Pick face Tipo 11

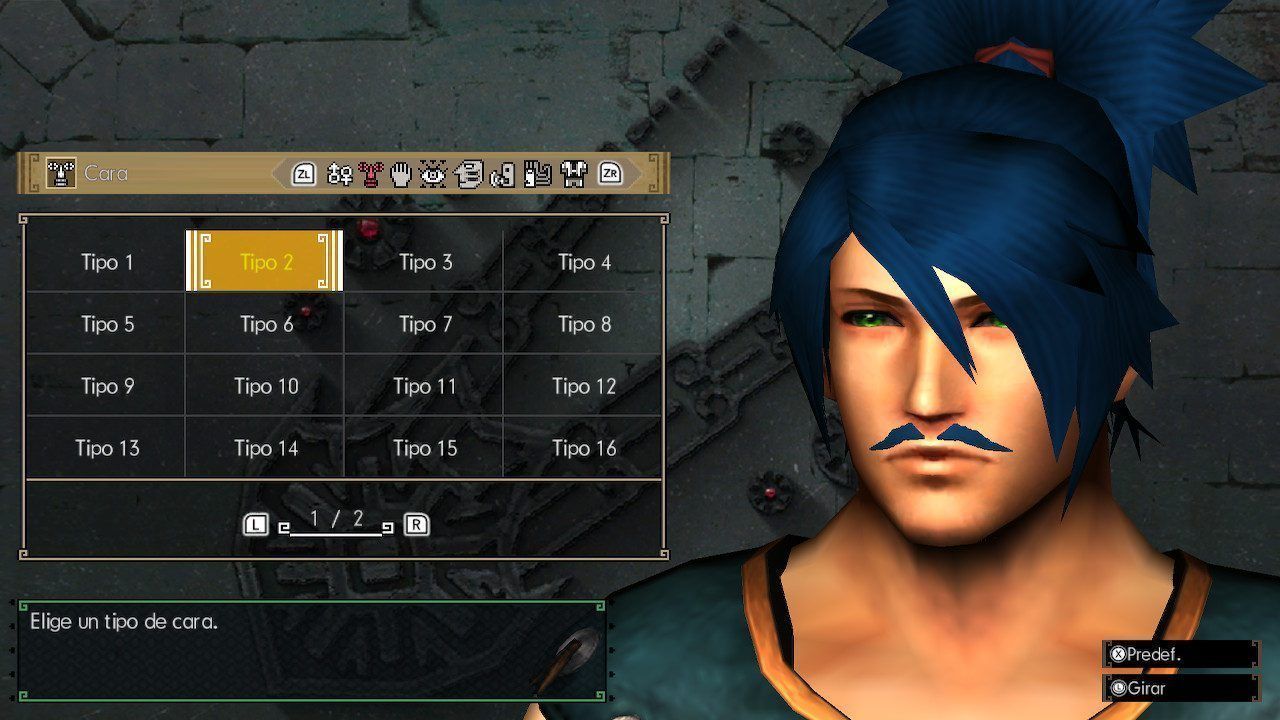click(x=425, y=386)
